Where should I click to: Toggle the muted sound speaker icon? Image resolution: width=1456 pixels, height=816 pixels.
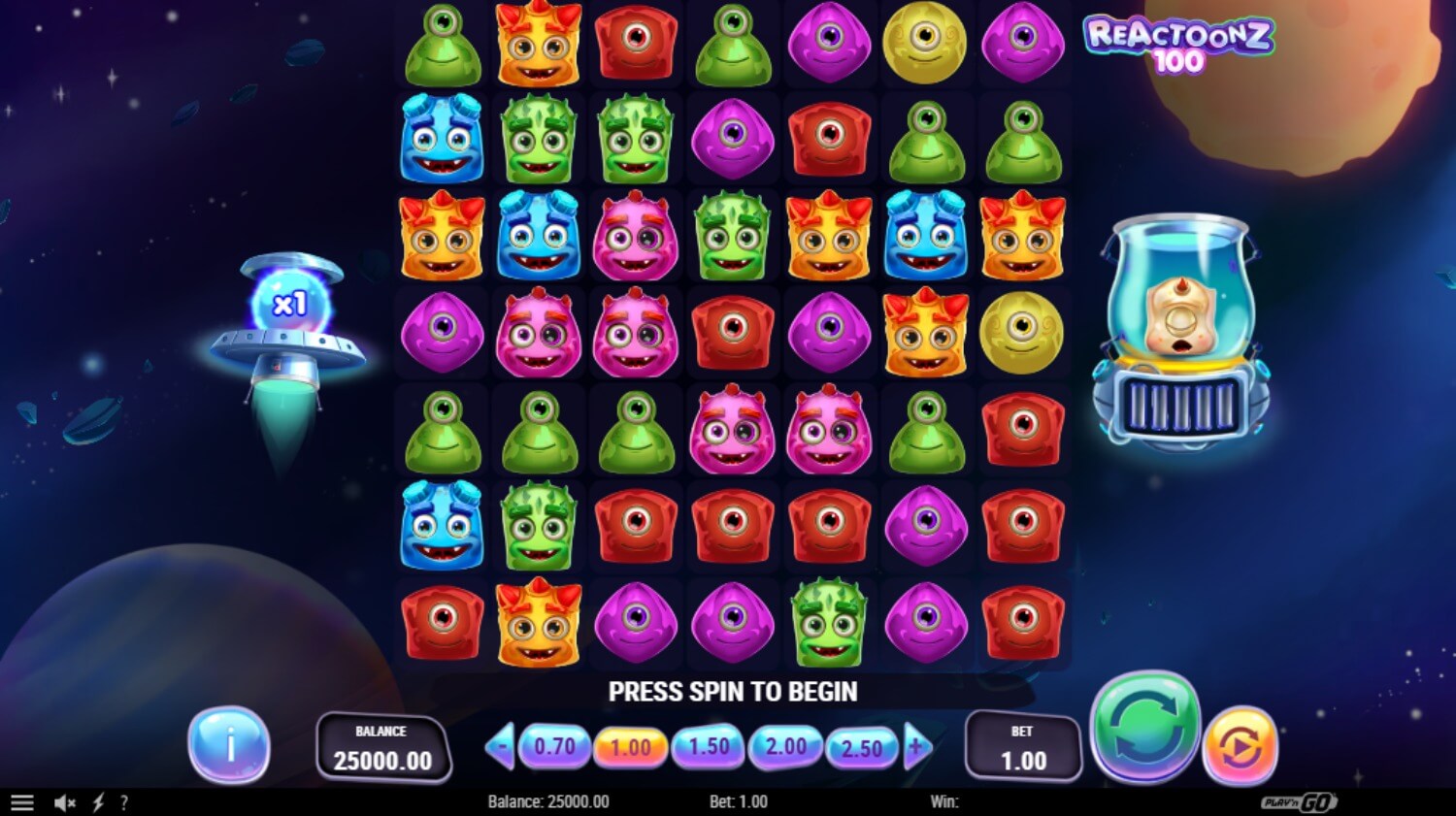65,802
